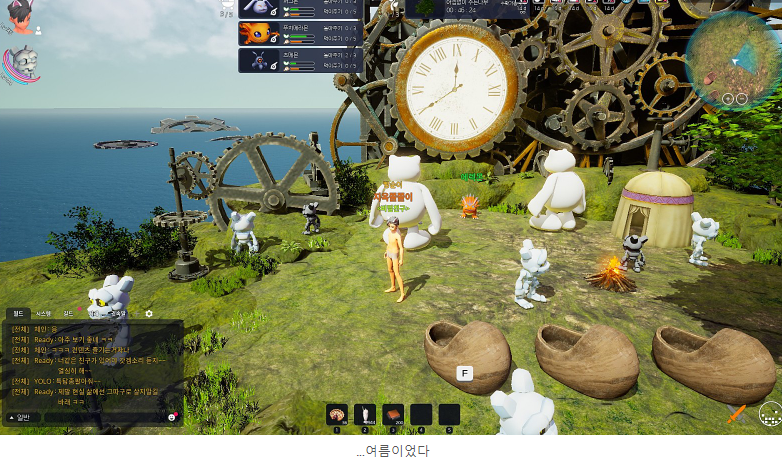This screenshot has height=473, width=782.
Task: Select the brown block item in hotbar slot 3
Action: (393, 415)
